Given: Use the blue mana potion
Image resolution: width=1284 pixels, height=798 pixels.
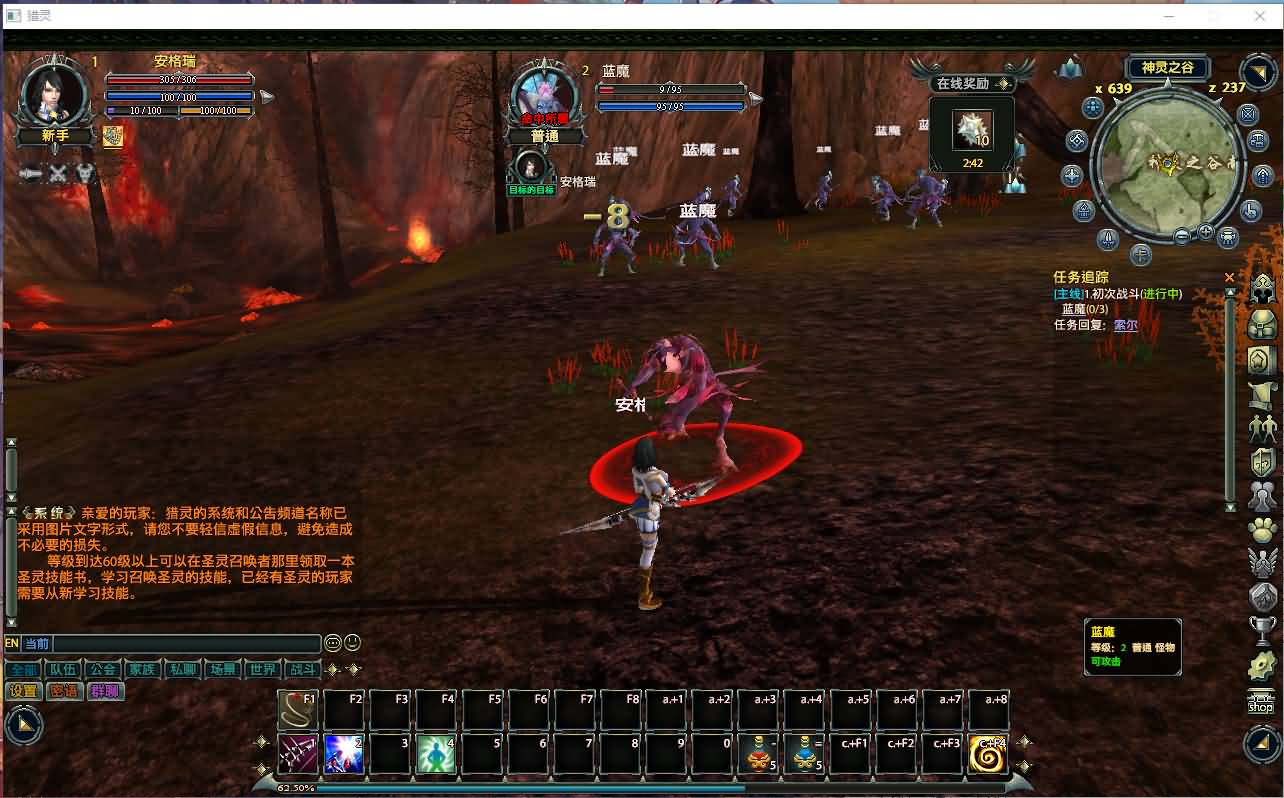Looking at the screenshot, I should coord(803,755).
